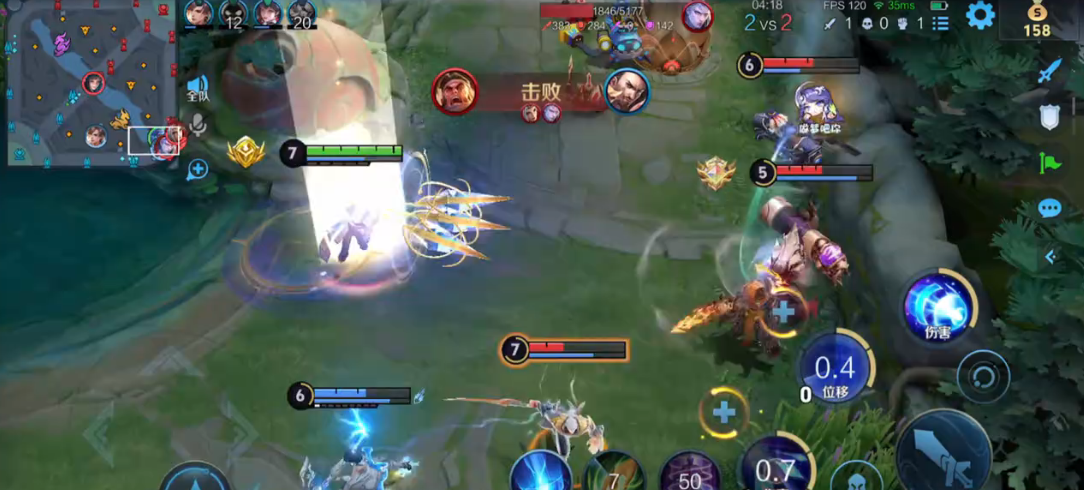Activate the purple skill showing 50
The width and height of the screenshot is (1084, 490).
click(690, 472)
